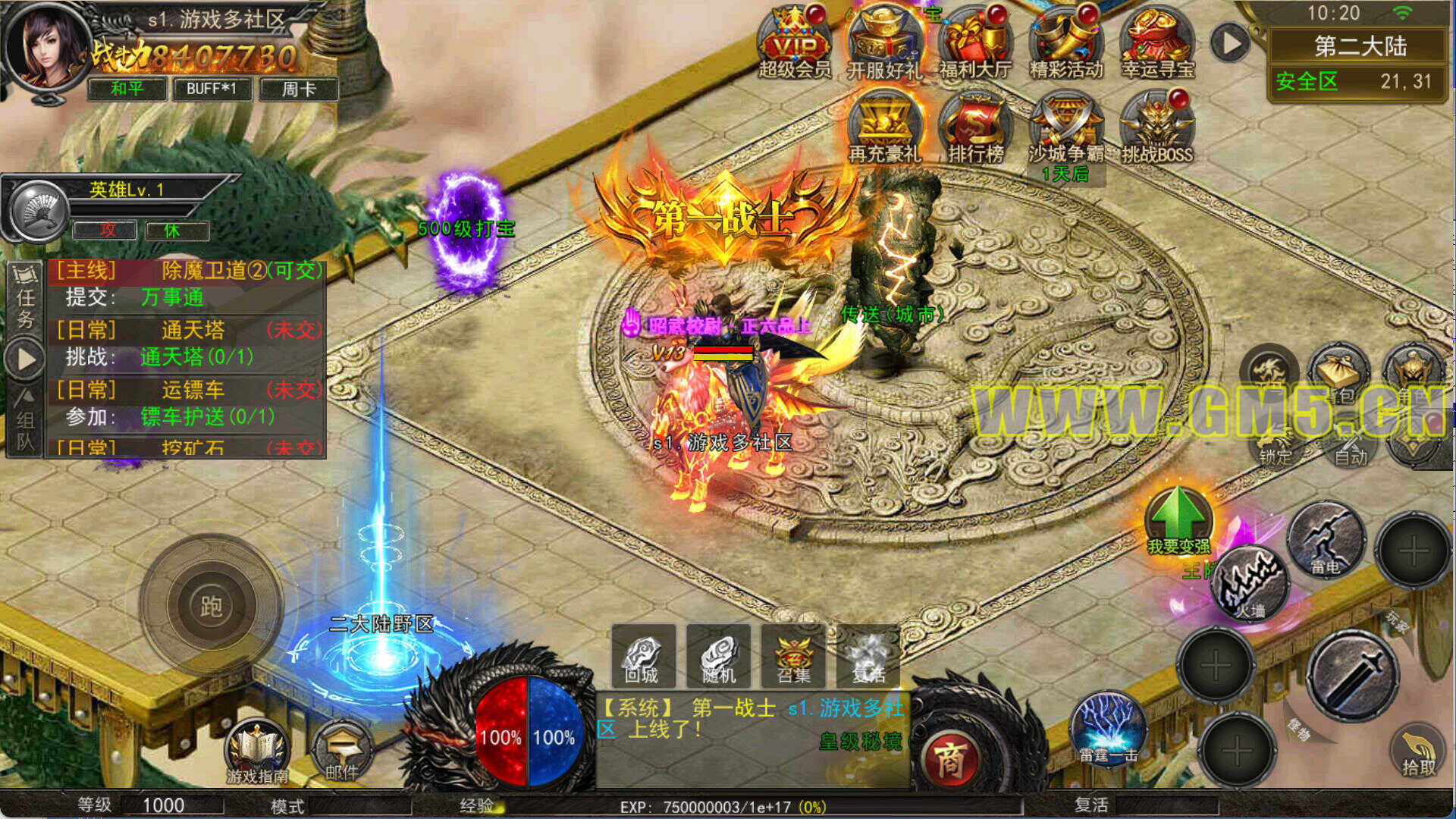The image size is (1456, 819).
Task: Open the 开服好礼 gift icon
Action: 884,42
